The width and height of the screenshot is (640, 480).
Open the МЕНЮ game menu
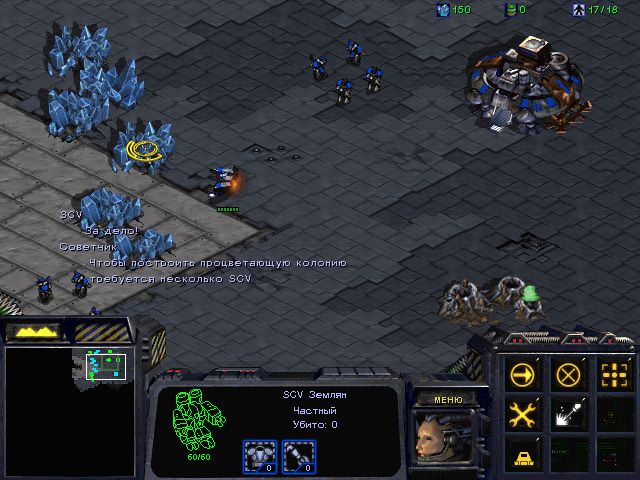(448, 400)
